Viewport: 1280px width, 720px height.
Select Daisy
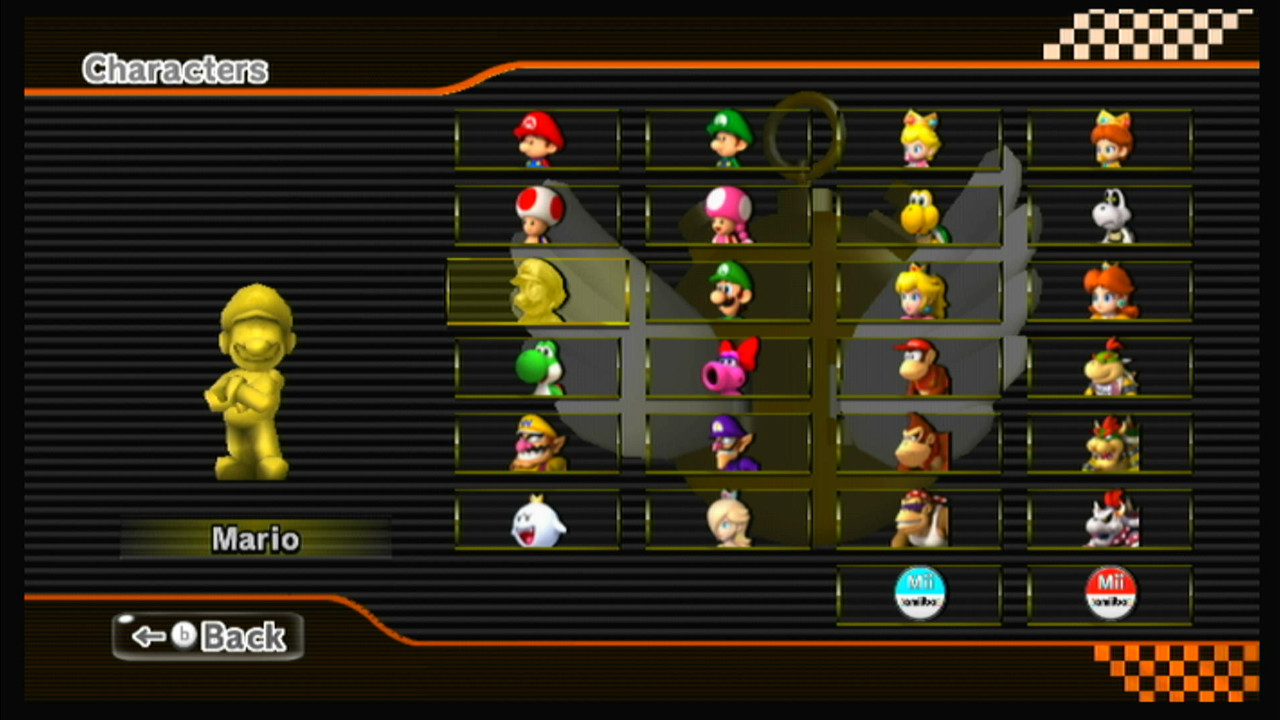tap(1112, 290)
